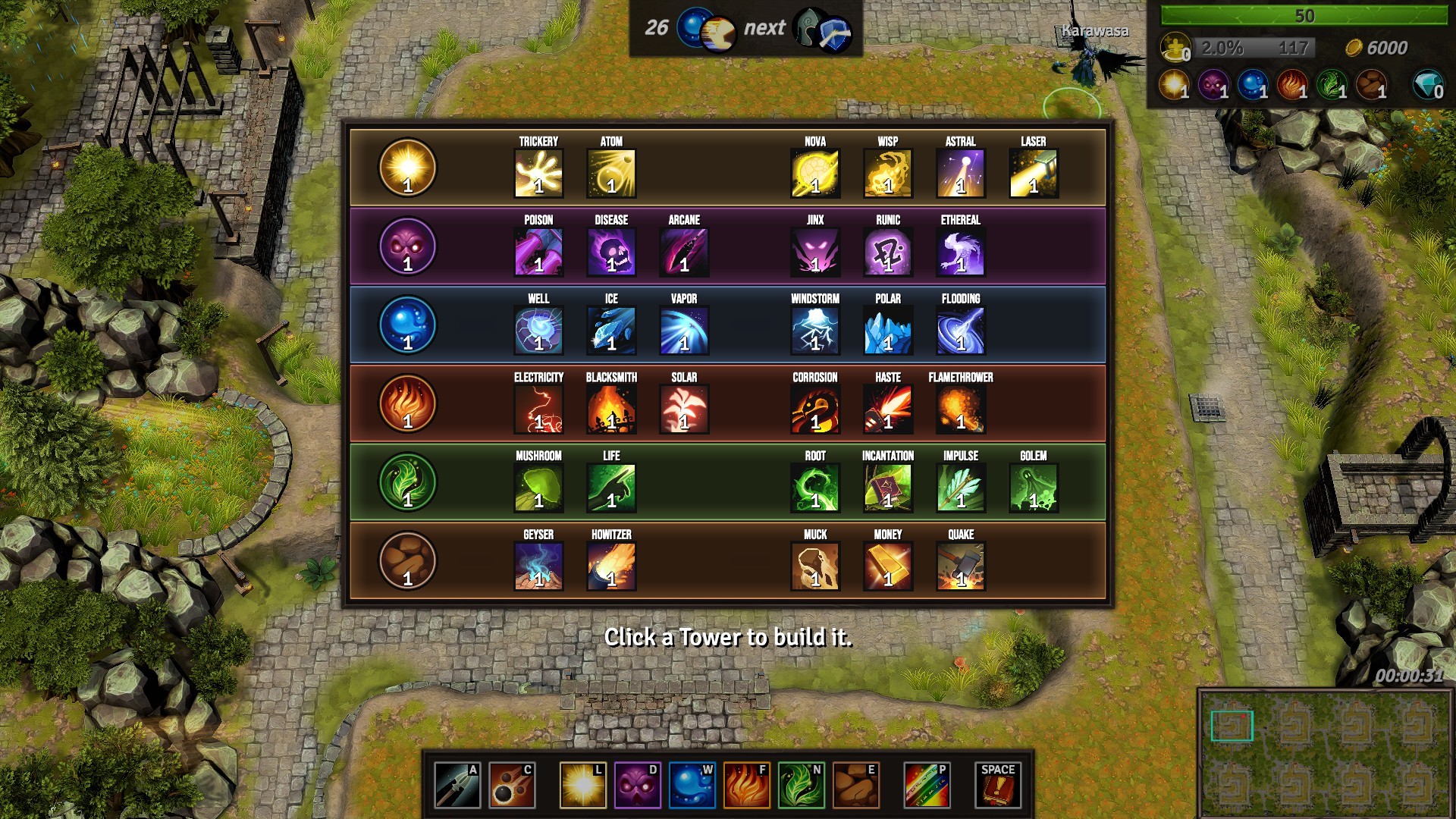Screen dimensions: 1456x819
Task: Build the Mushroom tower
Action: (x=538, y=488)
